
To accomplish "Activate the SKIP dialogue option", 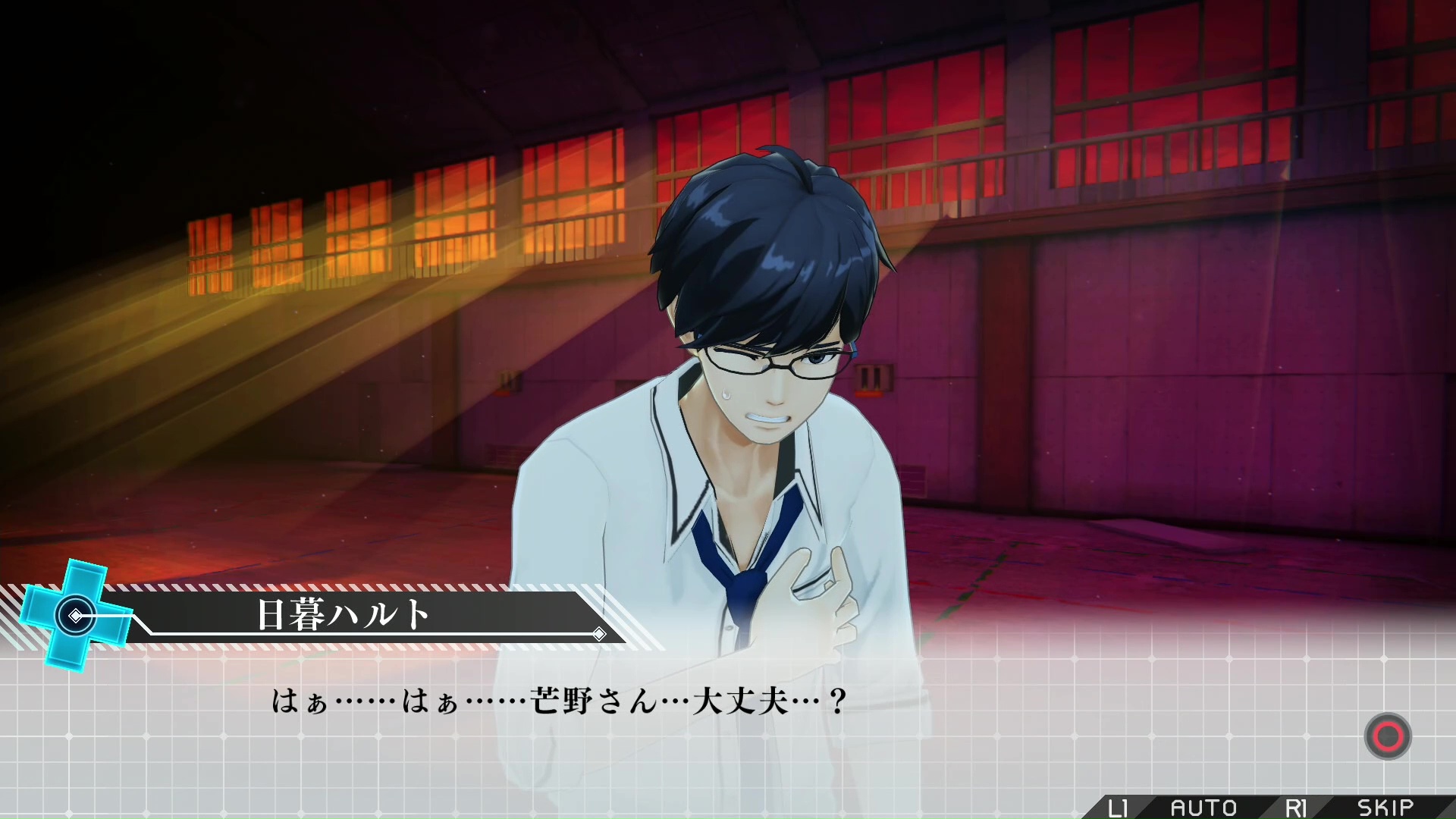I will pos(1385,808).
